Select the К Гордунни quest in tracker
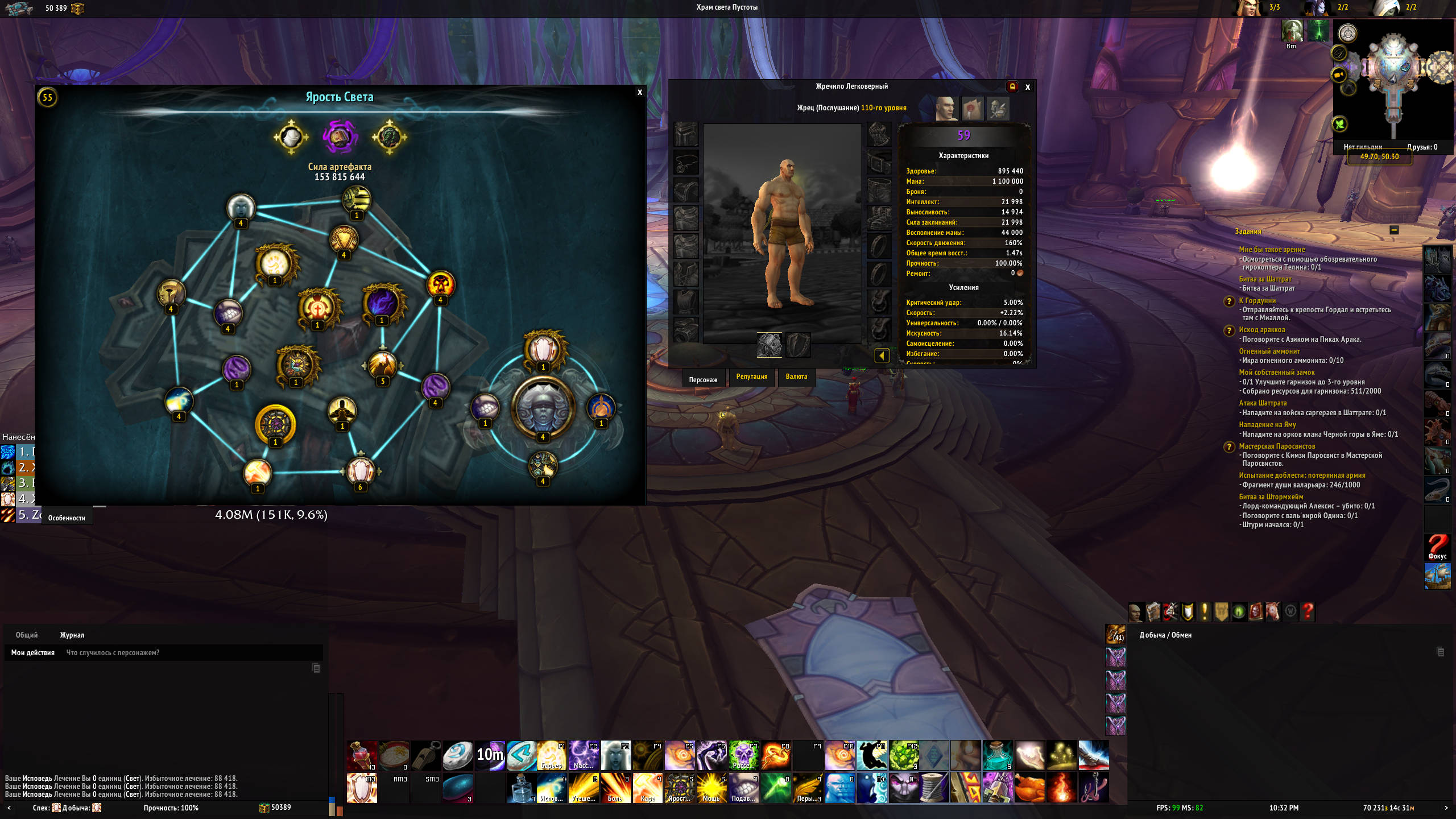The image size is (1456, 819). (1257, 301)
